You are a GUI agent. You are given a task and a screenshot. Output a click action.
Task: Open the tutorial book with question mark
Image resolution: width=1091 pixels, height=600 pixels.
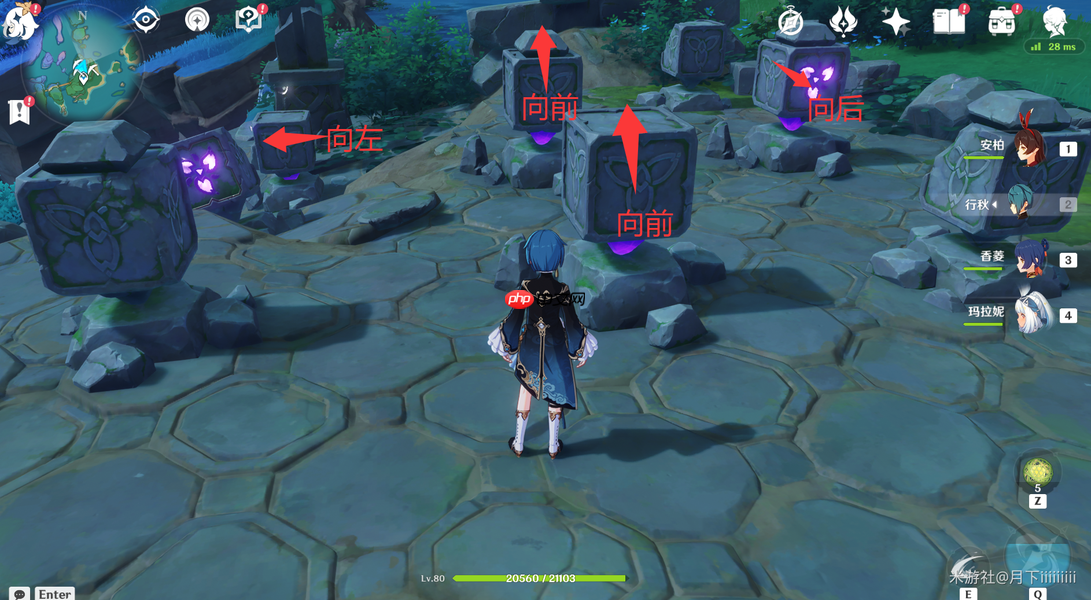pos(247,19)
